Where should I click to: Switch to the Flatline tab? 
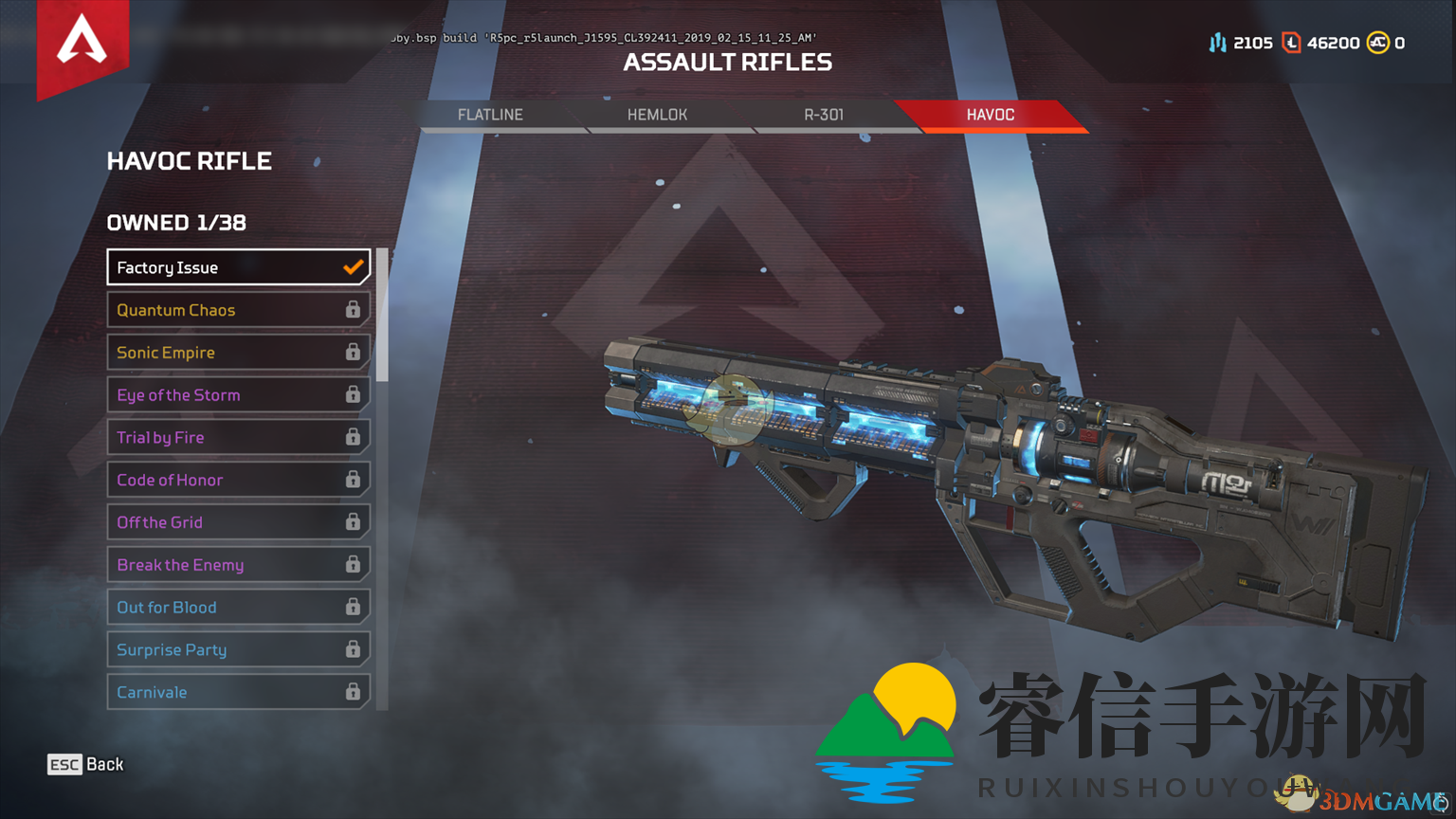(x=490, y=115)
